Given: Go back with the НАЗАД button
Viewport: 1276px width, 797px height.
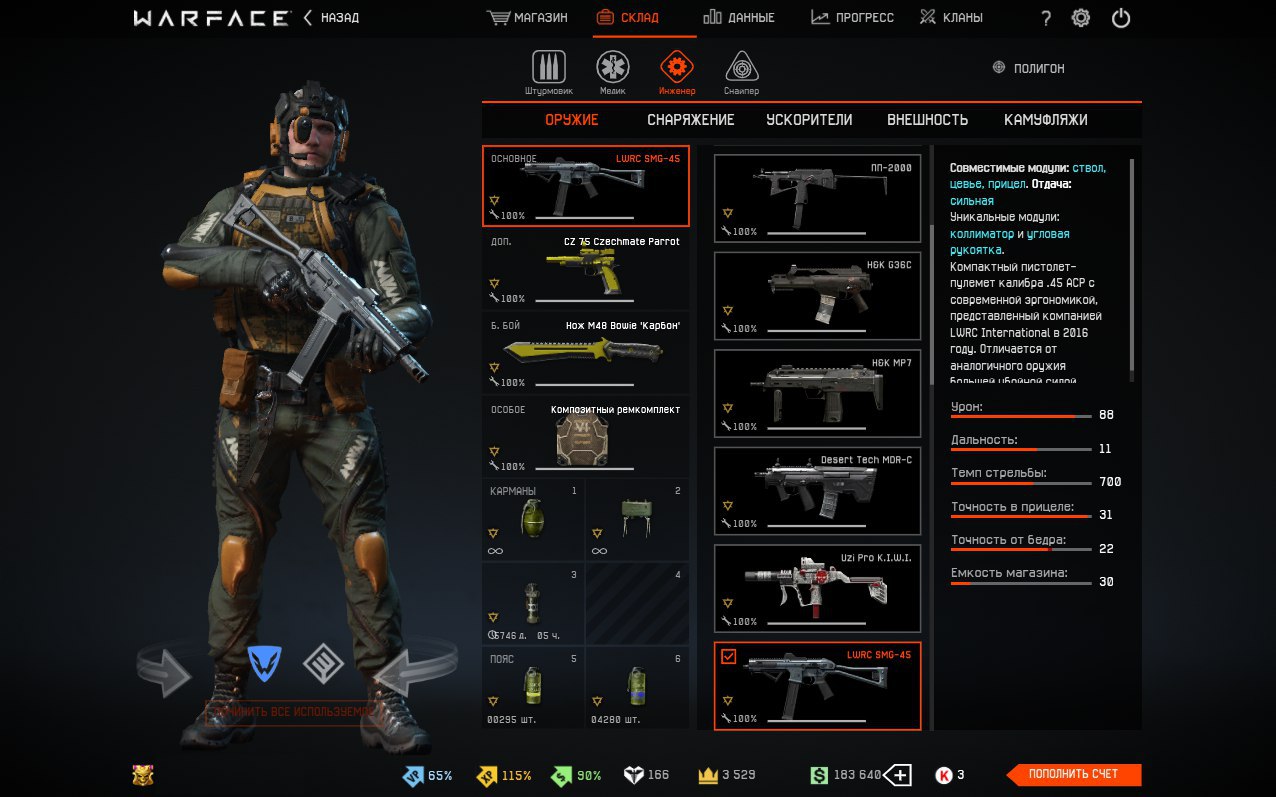Looking at the screenshot, I should pyautogui.click(x=331, y=18).
